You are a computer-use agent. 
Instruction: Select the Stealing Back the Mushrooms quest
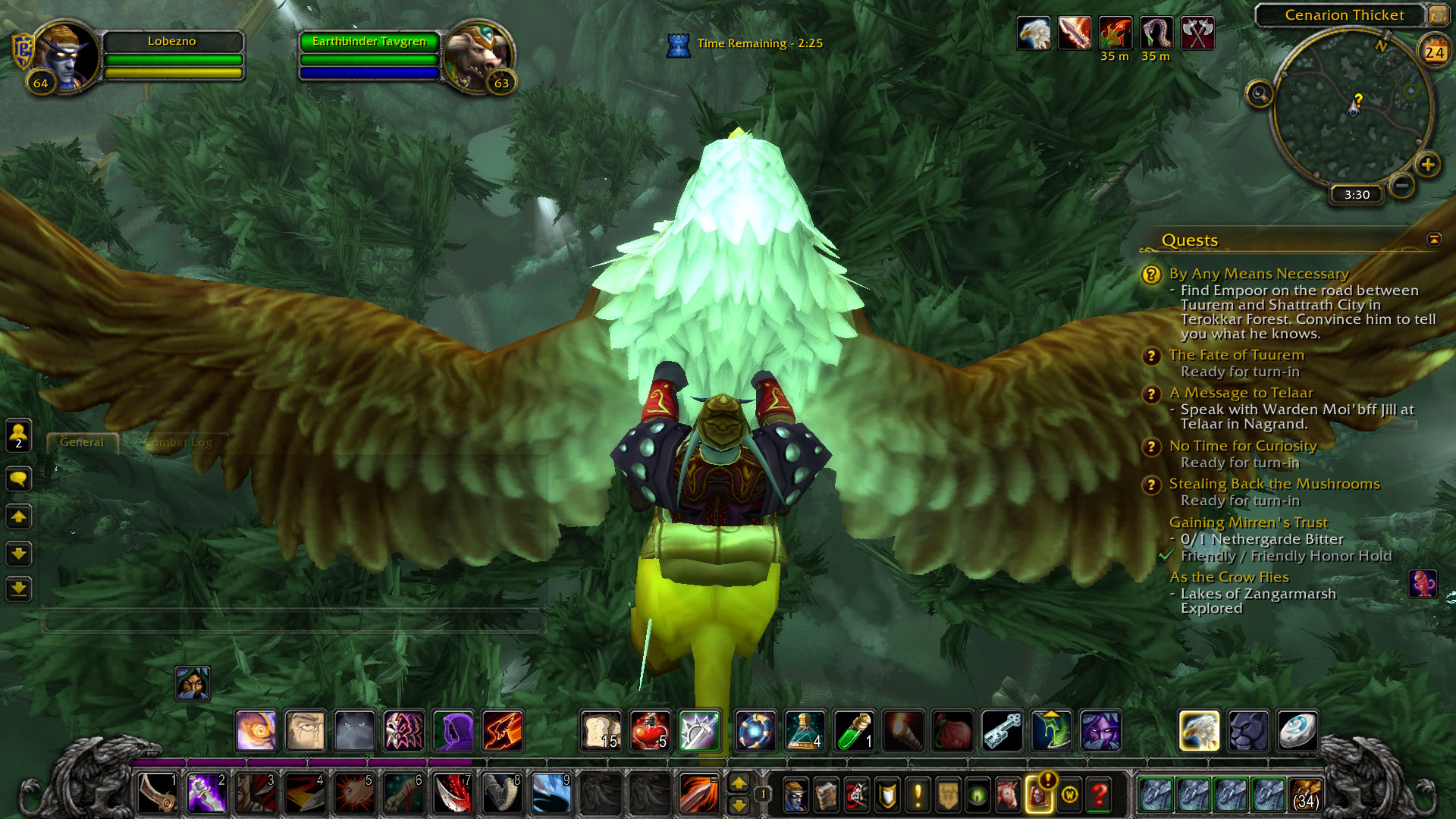tap(1274, 484)
